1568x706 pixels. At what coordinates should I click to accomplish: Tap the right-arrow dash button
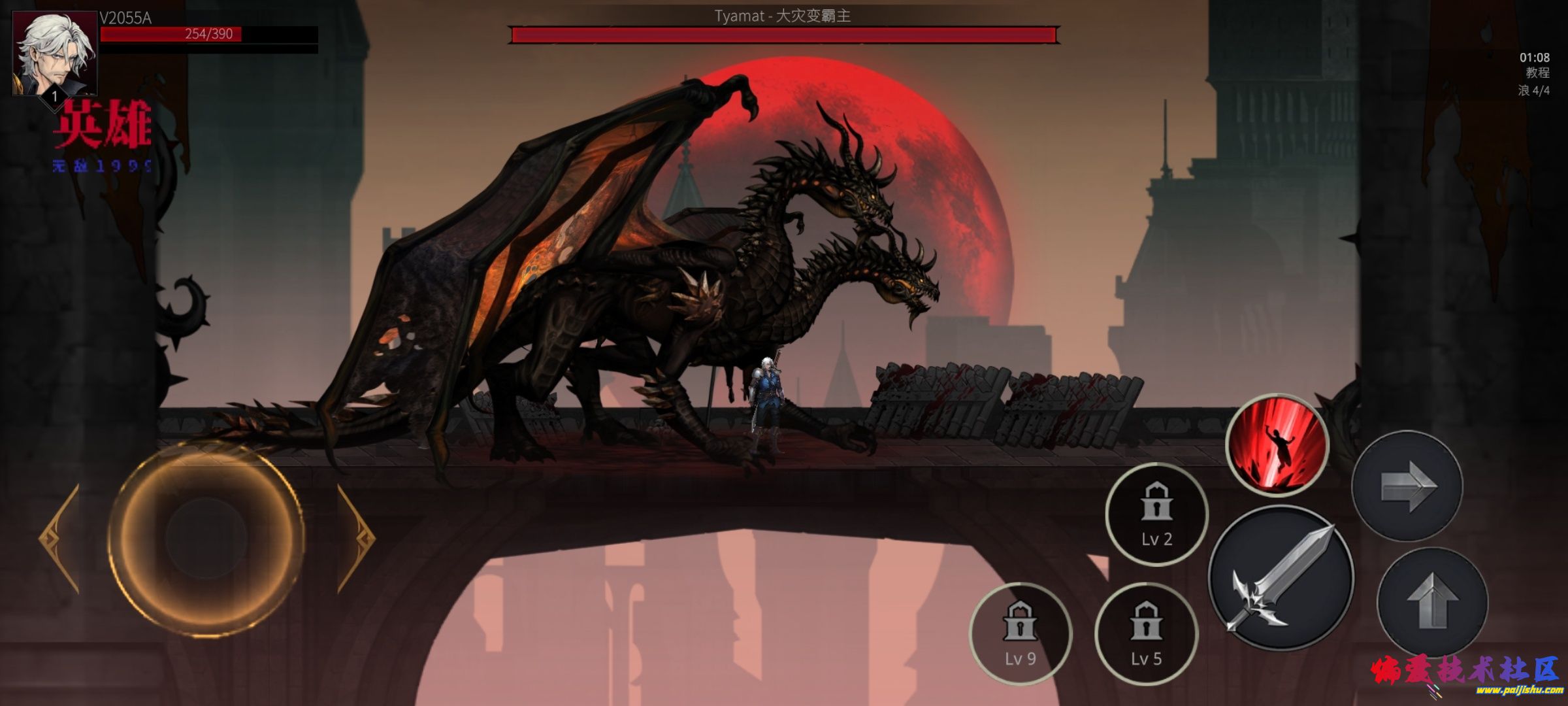click(1407, 486)
